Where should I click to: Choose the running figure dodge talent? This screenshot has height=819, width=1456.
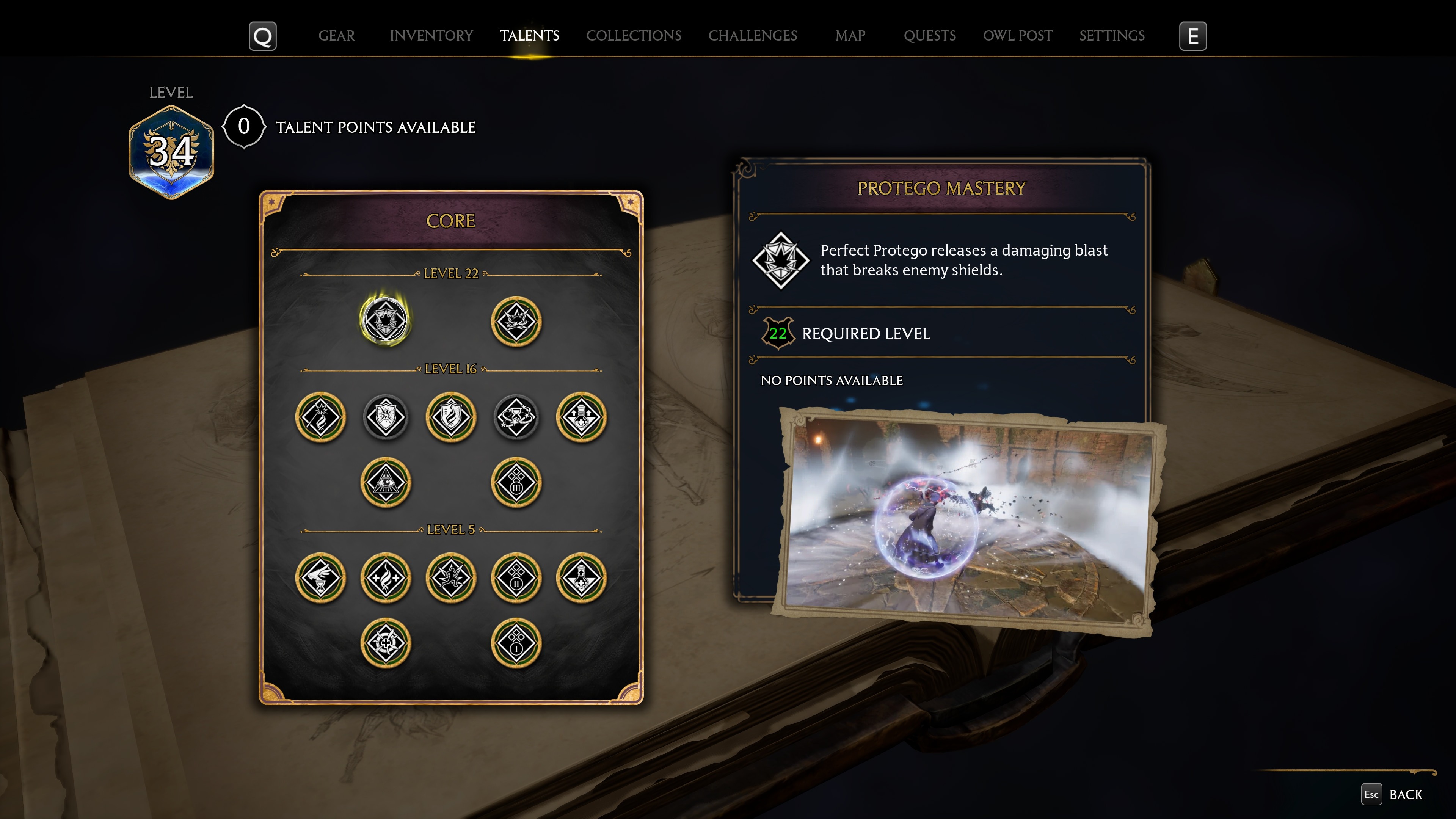pyautogui.click(x=451, y=577)
